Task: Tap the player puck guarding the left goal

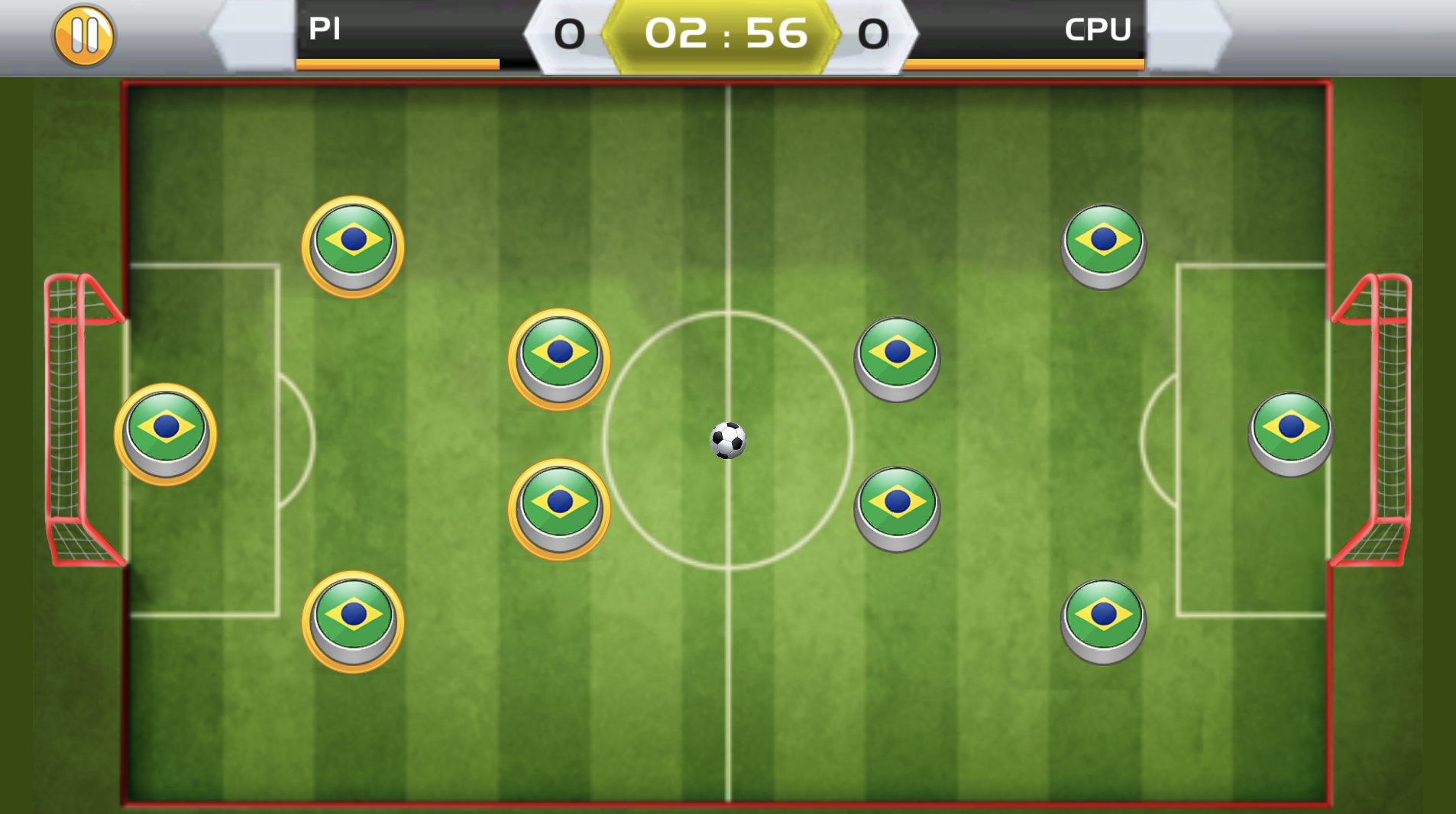Action: [164, 435]
